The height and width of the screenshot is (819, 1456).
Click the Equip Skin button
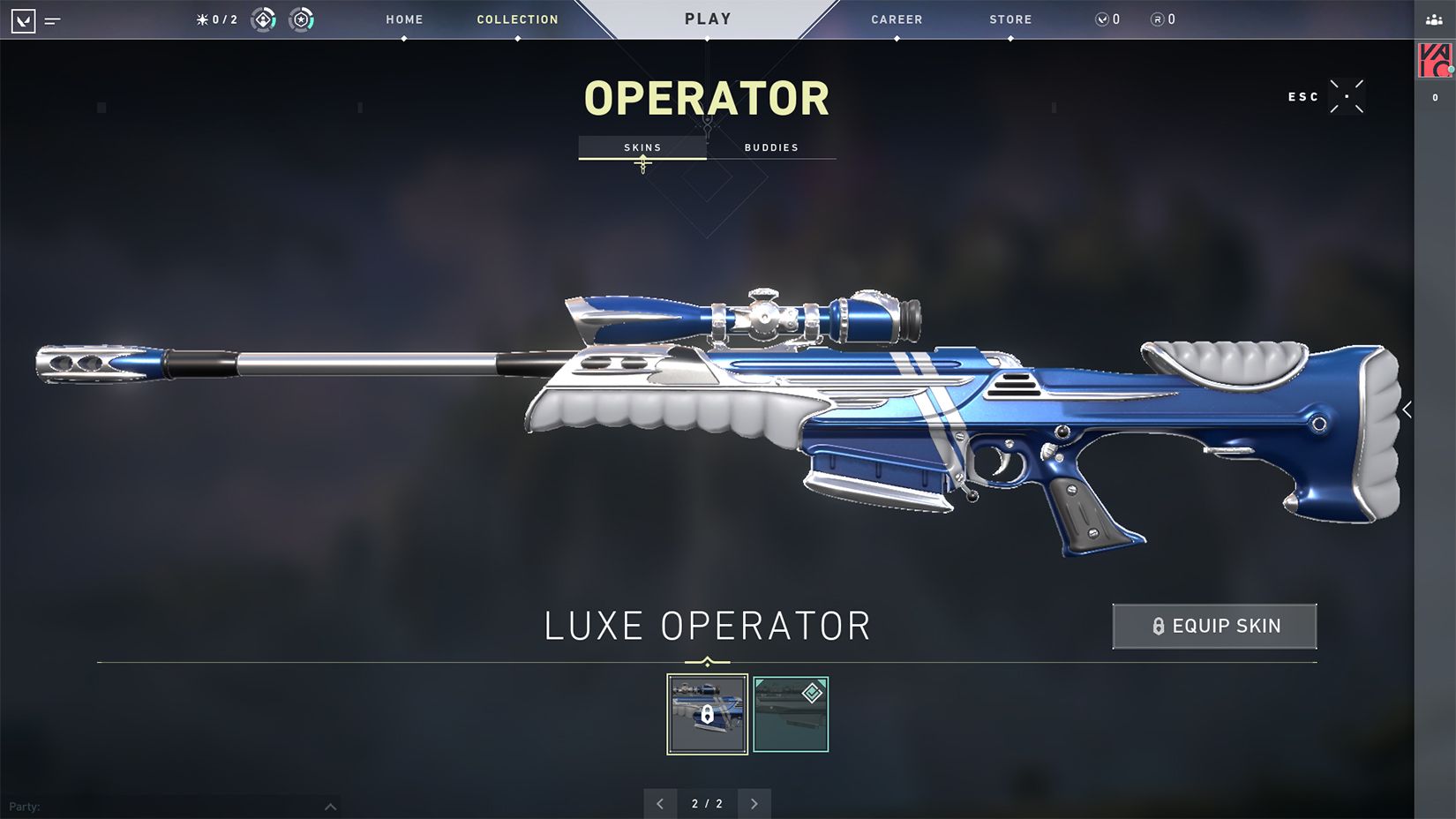click(1214, 627)
